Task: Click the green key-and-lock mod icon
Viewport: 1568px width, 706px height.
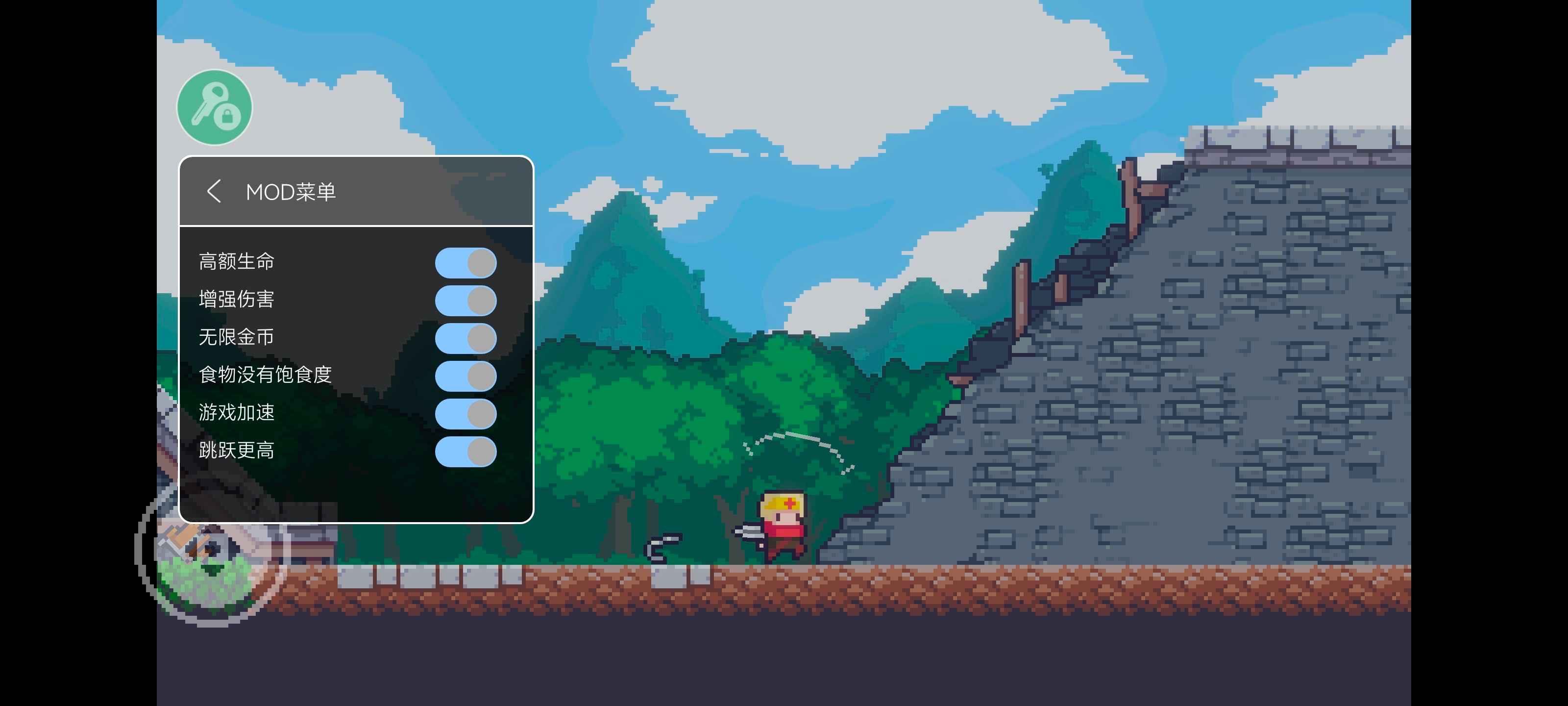Action: click(x=214, y=107)
